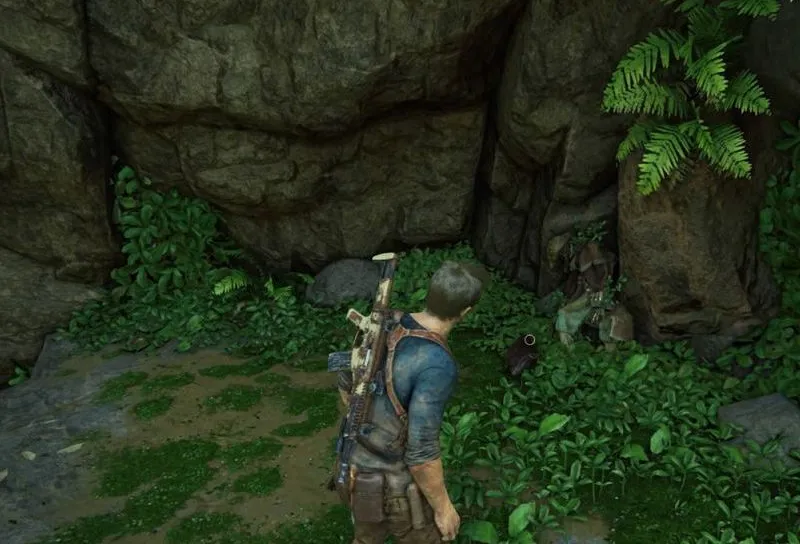Select the circular interaction marker above the item
This screenshot has height=544, width=800.
coord(530,340)
